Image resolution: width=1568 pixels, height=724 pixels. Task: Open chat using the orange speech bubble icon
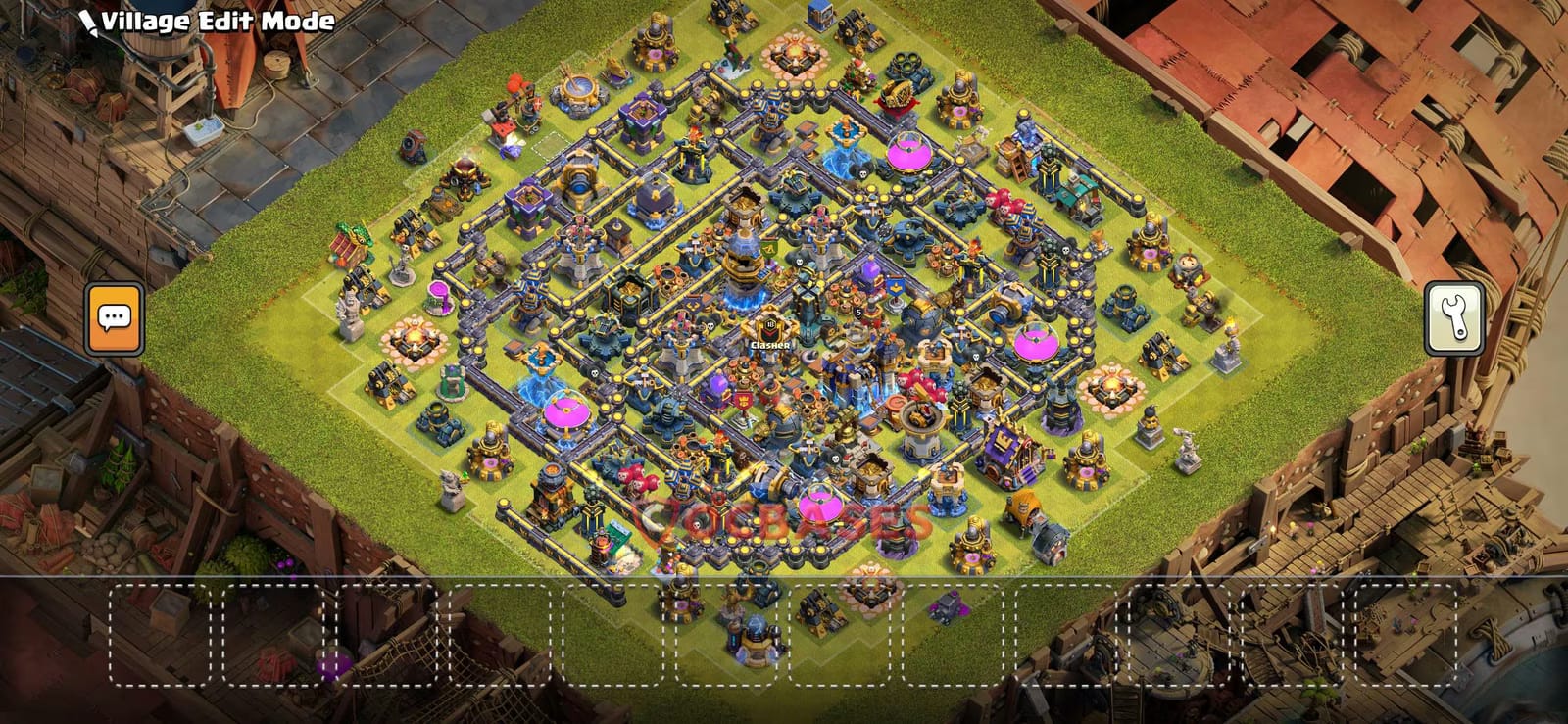113,316
